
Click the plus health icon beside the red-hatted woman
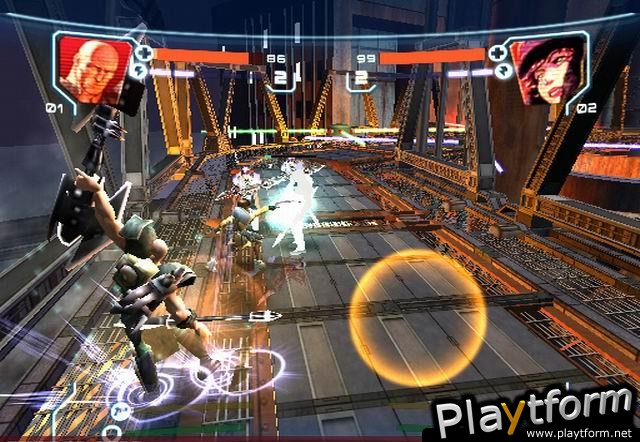click(x=498, y=52)
